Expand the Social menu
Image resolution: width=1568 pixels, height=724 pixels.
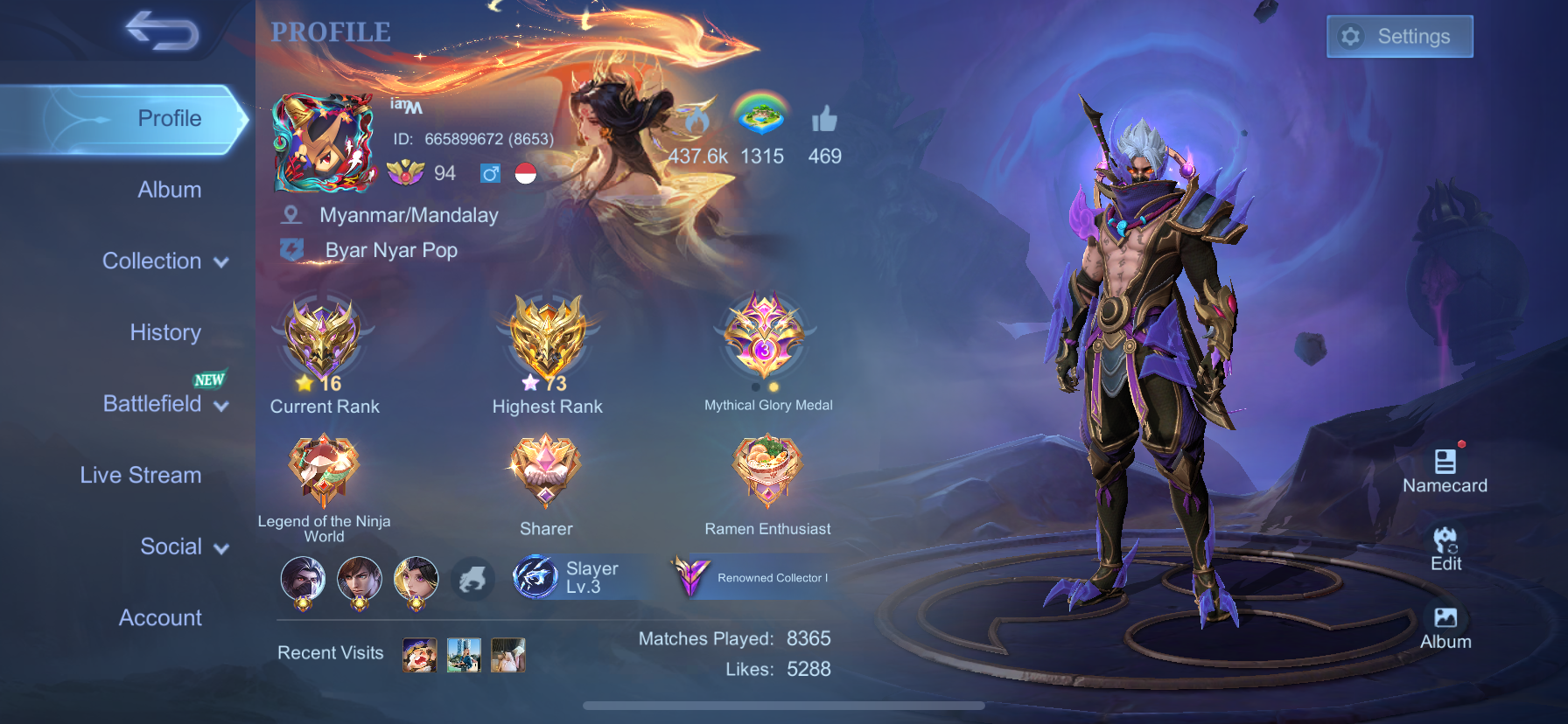click(184, 547)
